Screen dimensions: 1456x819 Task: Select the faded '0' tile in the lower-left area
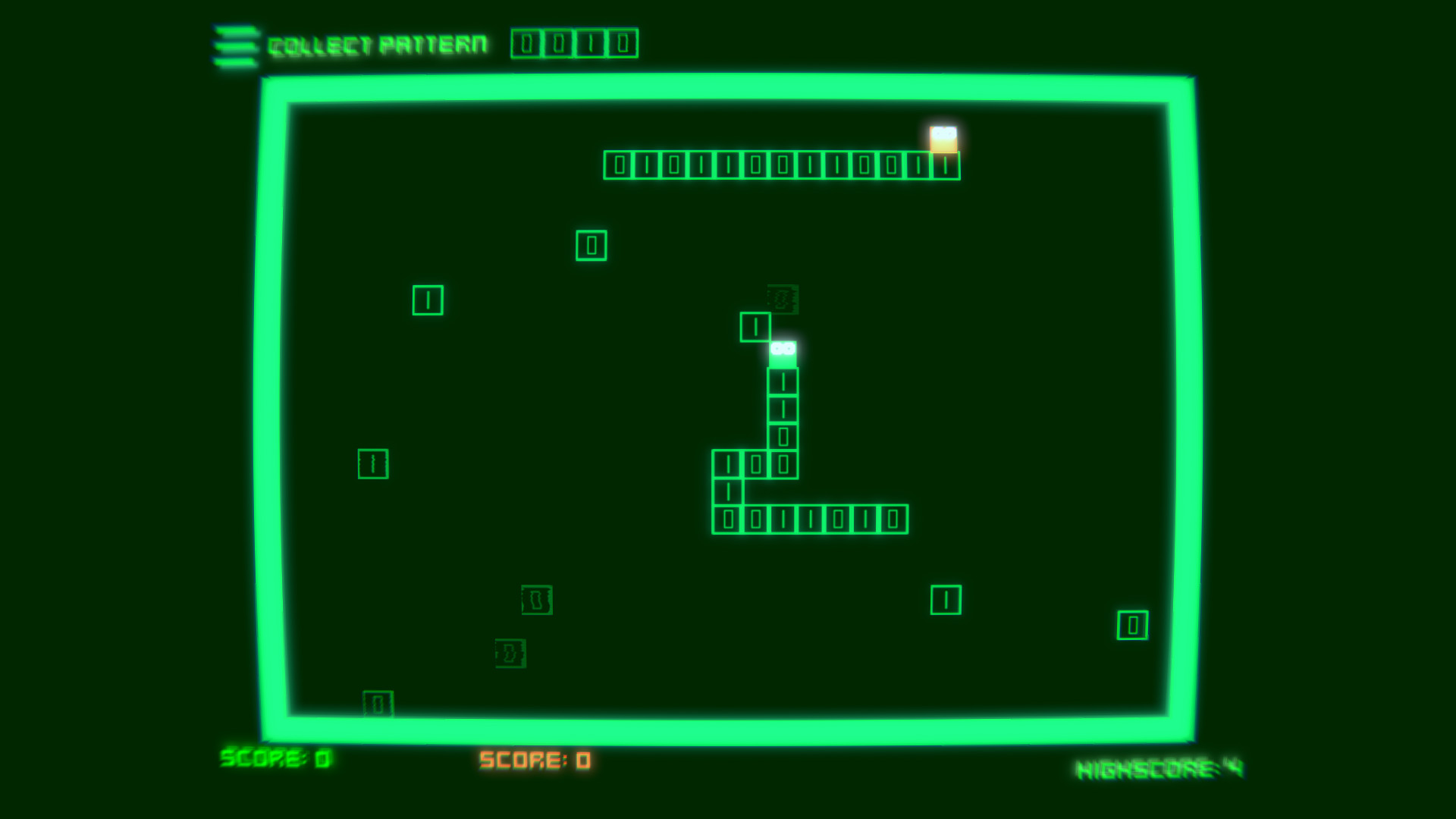tap(535, 600)
